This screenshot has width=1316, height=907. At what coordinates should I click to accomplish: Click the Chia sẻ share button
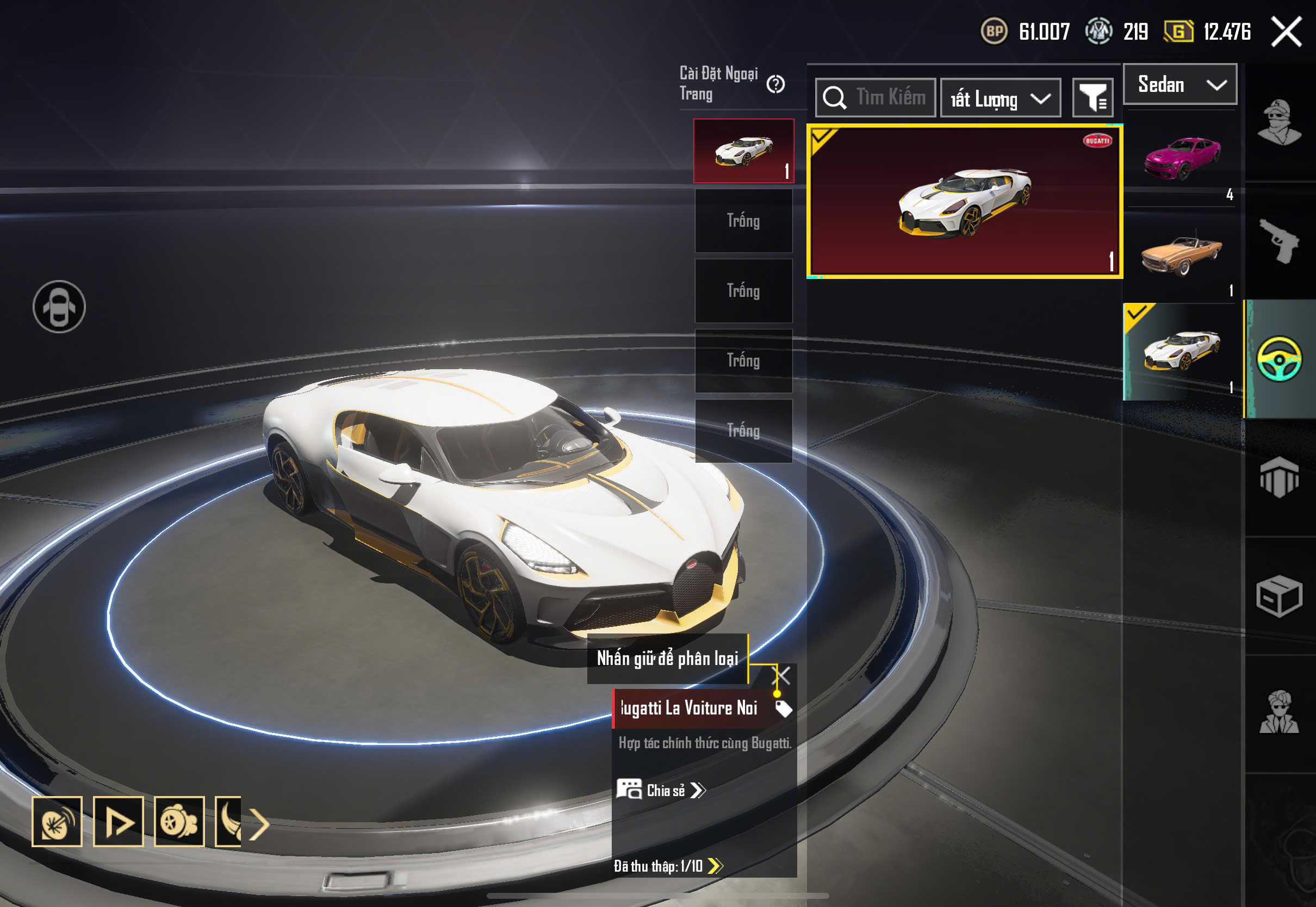click(x=662, y=791)
